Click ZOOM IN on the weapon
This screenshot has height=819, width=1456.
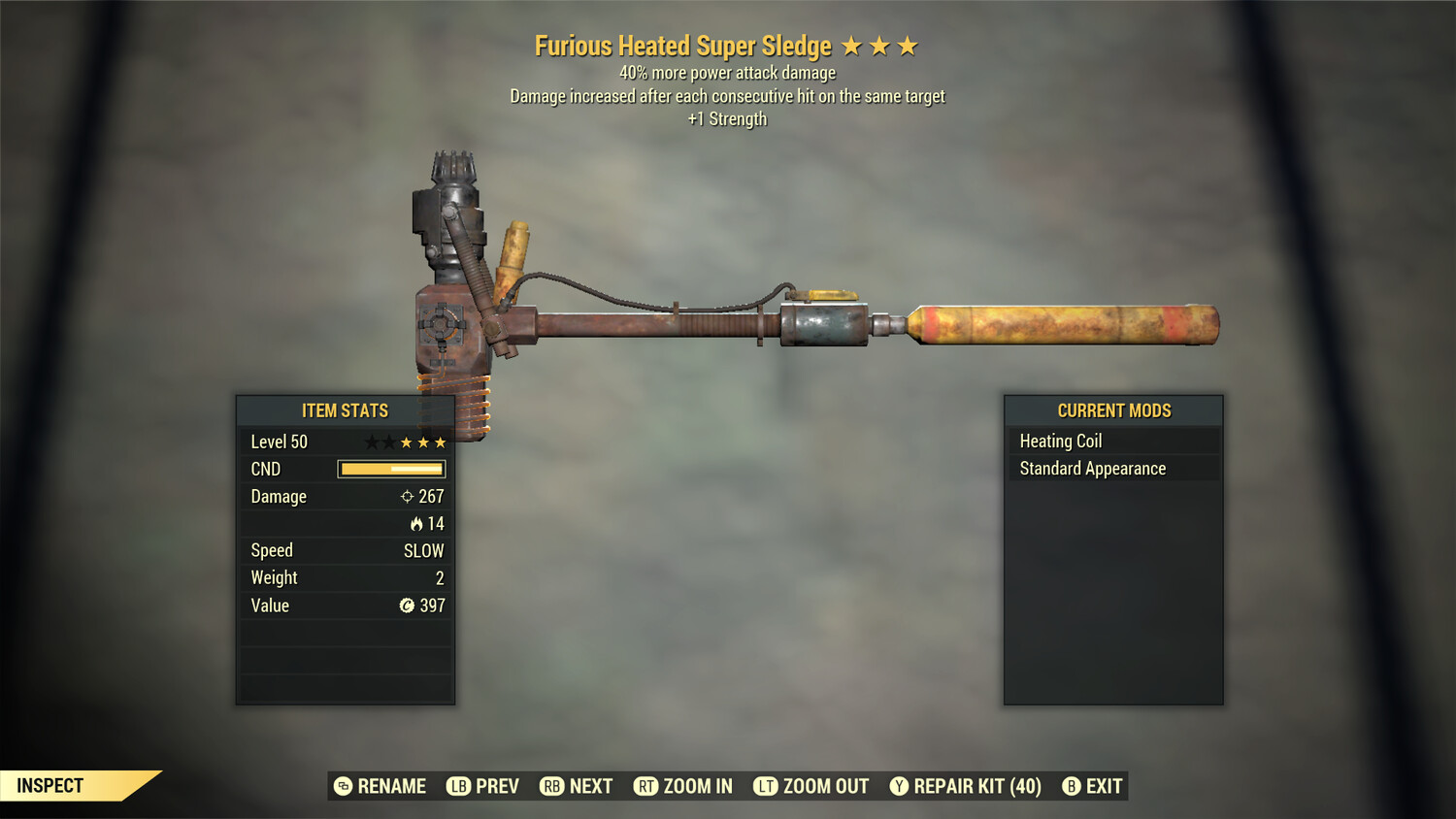click(x=683, y=786)
